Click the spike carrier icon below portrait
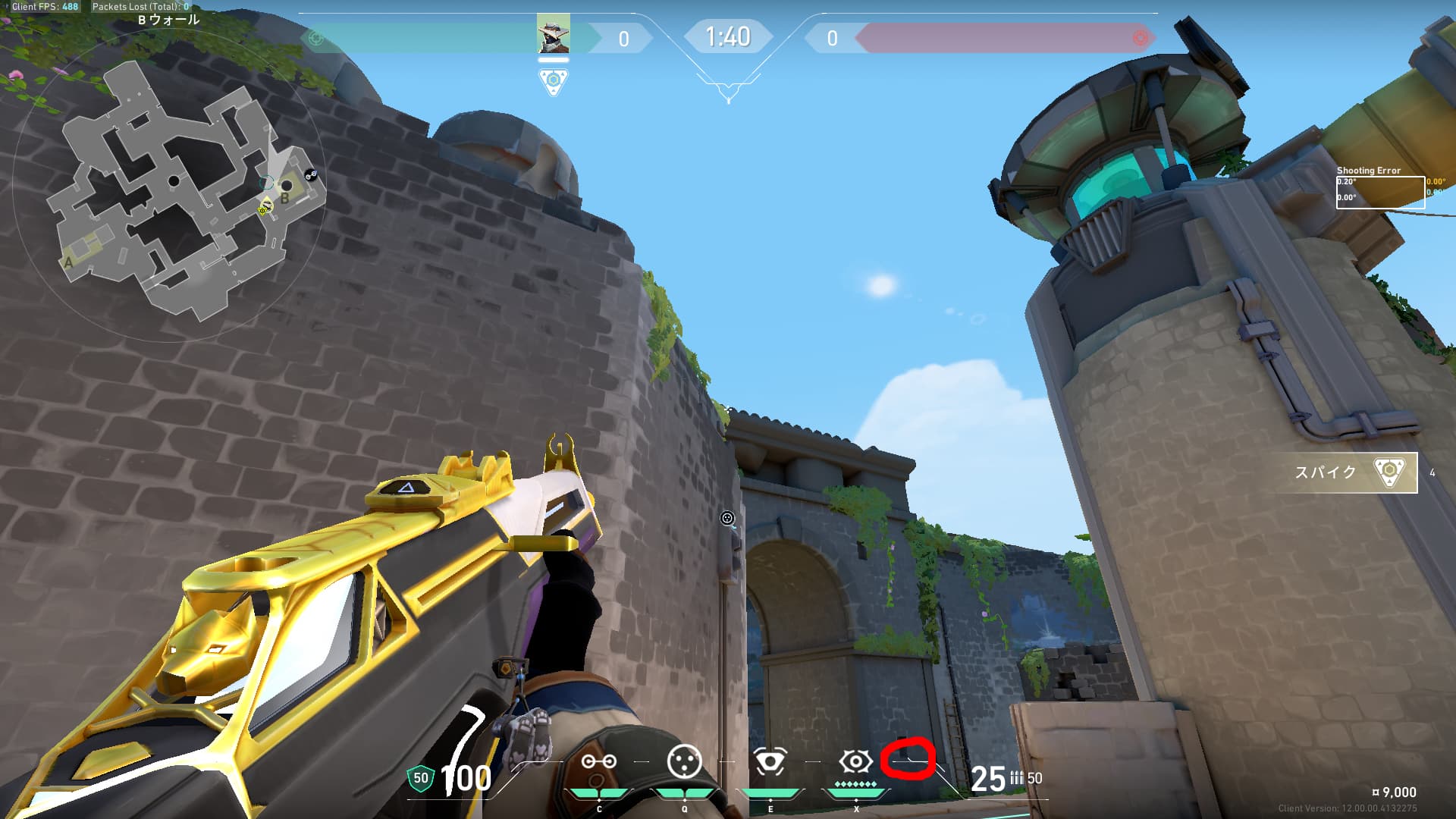The width and height of the screenshot is (1456, 819). tap(553, 81)
